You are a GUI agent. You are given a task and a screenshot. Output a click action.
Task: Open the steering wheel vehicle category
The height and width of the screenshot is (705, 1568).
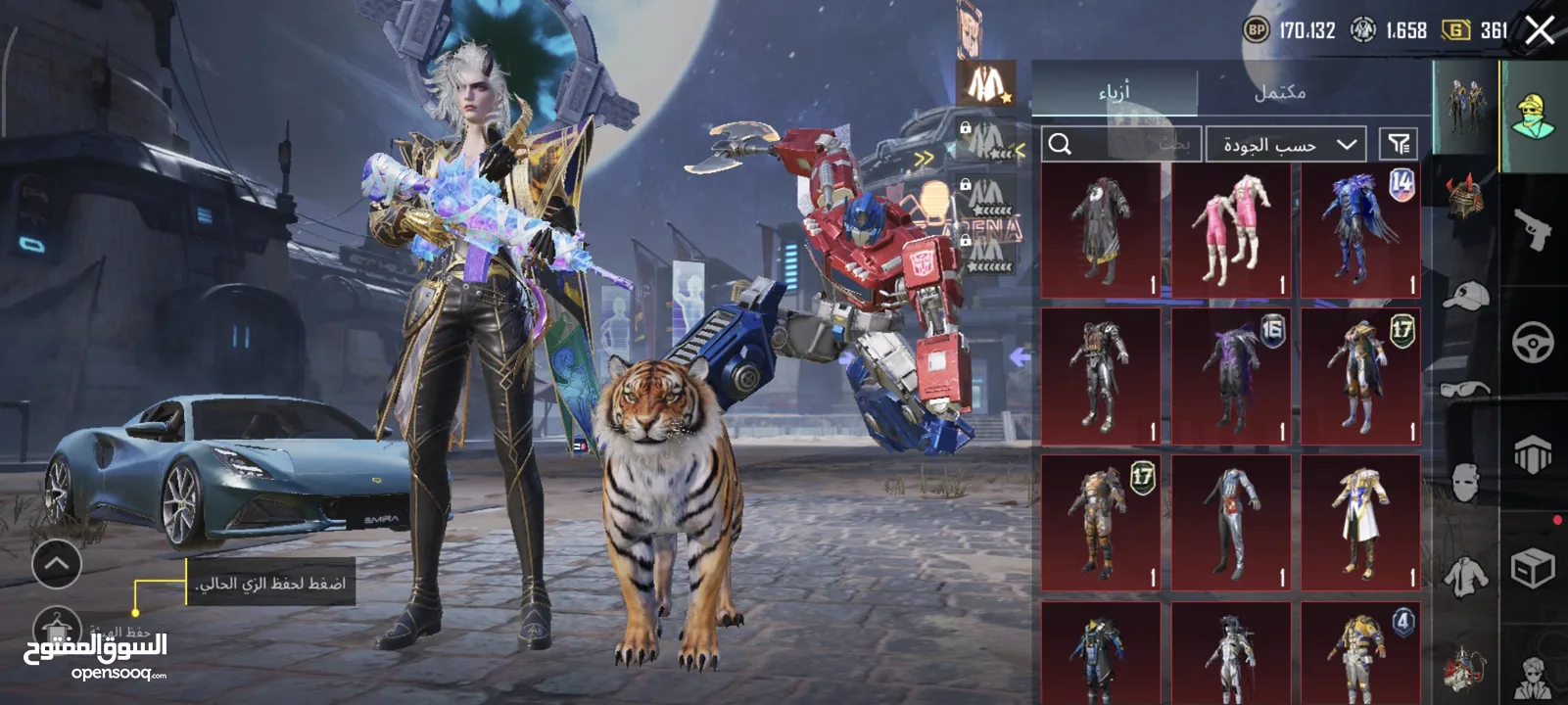click(1533, 343)
